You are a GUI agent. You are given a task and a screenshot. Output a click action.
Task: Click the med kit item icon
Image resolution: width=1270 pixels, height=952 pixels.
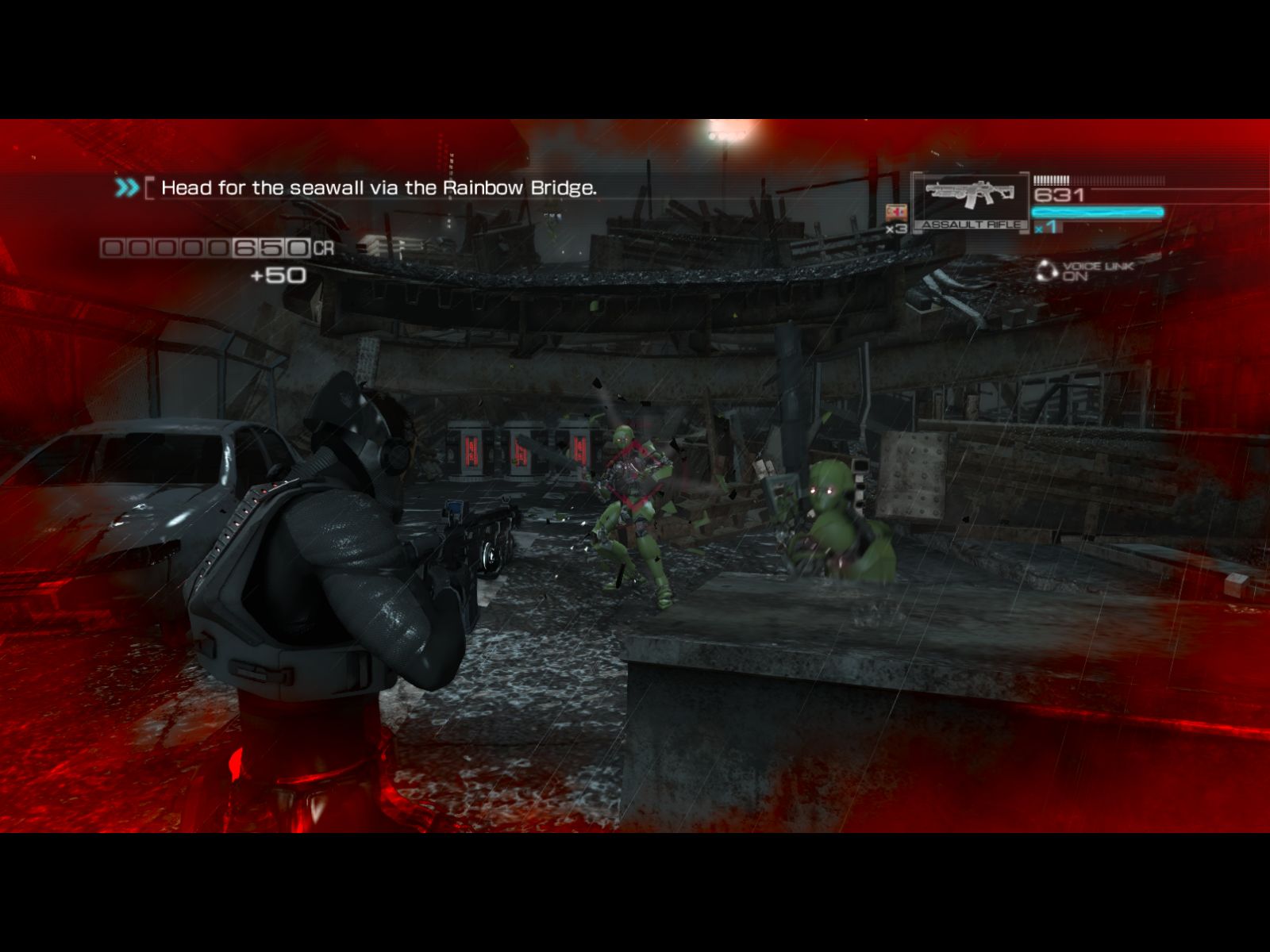click(896, 213)
